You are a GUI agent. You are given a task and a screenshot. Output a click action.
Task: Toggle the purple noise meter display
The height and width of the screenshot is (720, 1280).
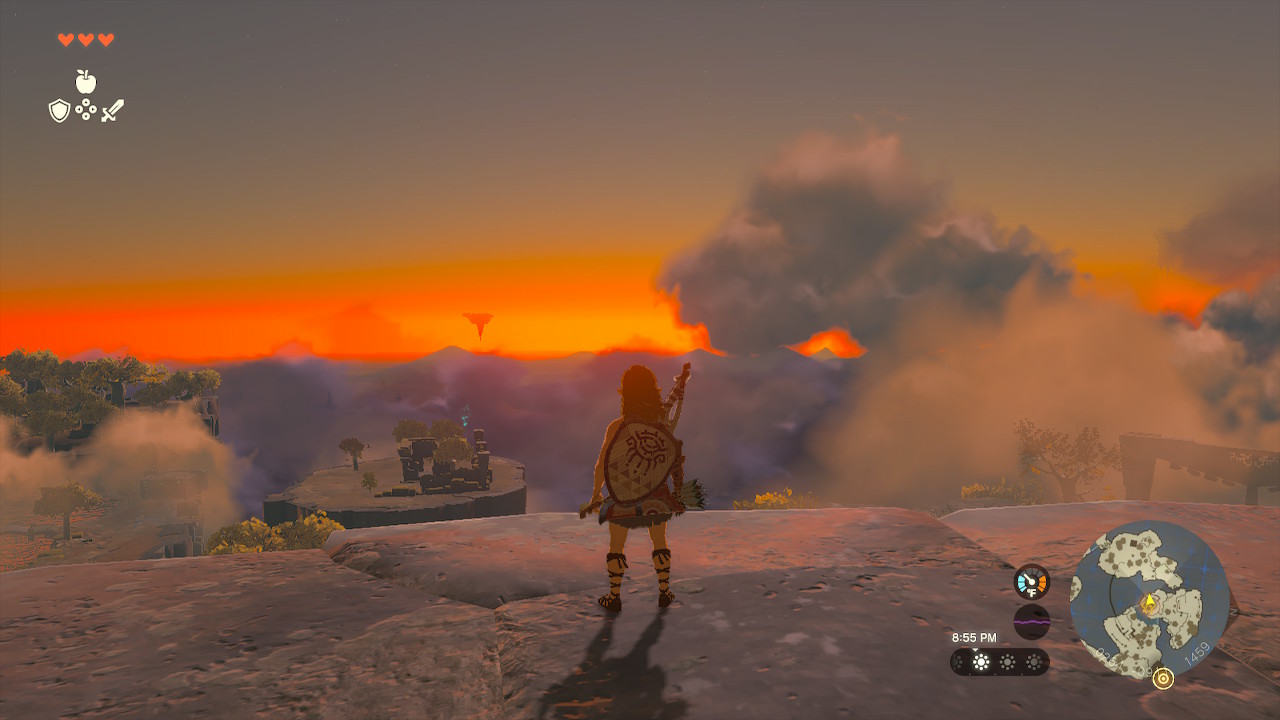(x=1032, y=622)
